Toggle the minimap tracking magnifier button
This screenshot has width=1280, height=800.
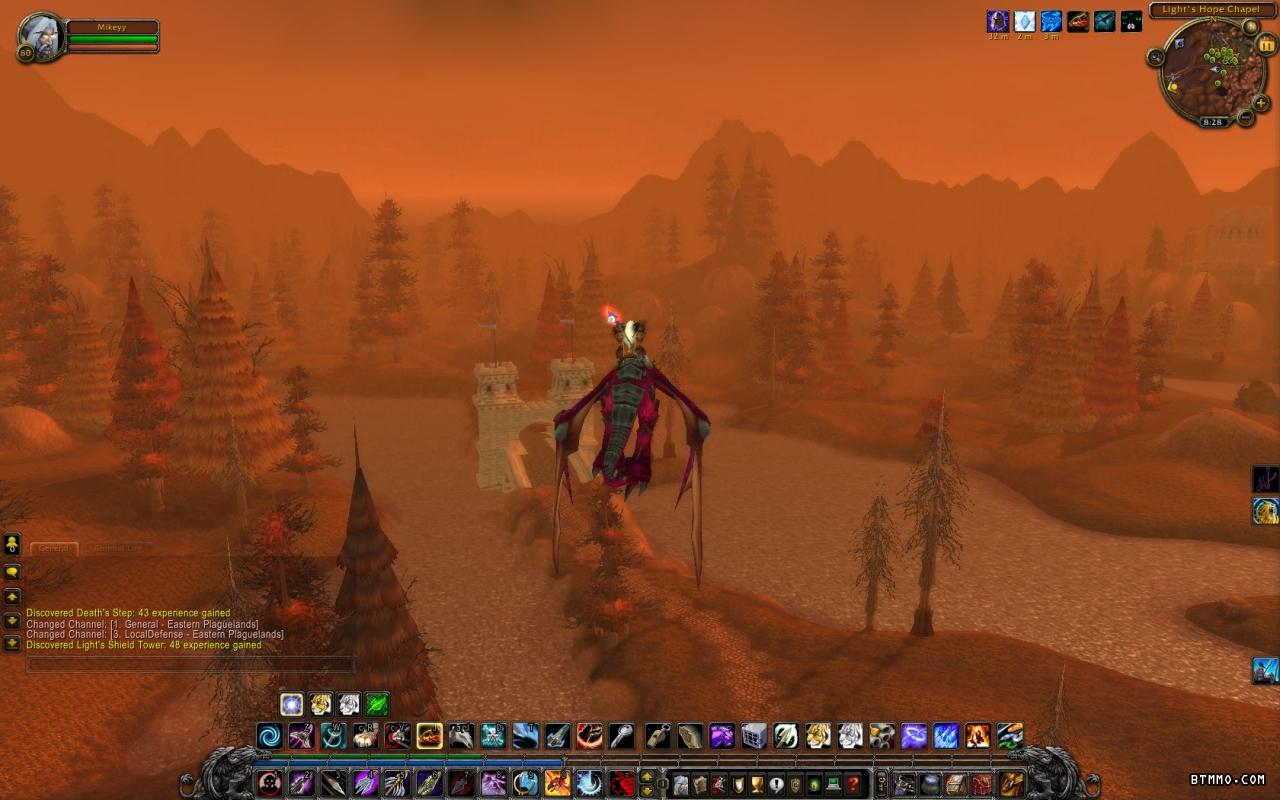[1156, 57]
